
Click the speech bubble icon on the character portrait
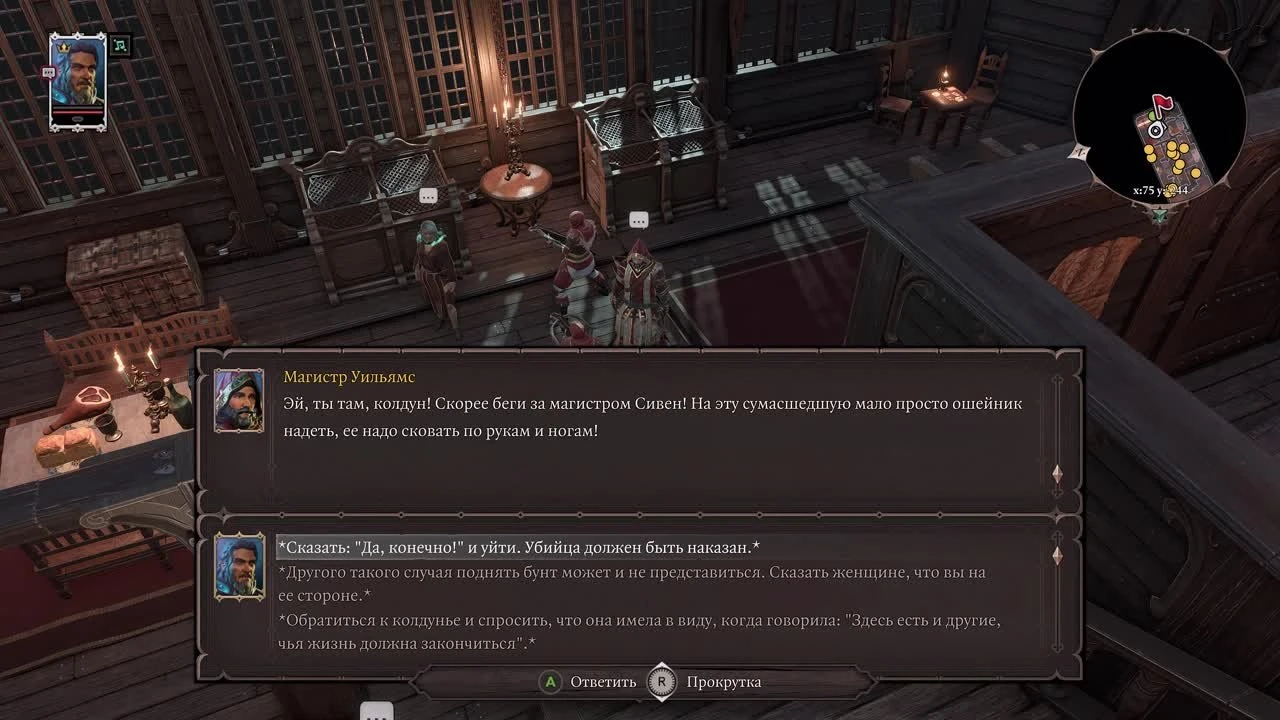49,73
